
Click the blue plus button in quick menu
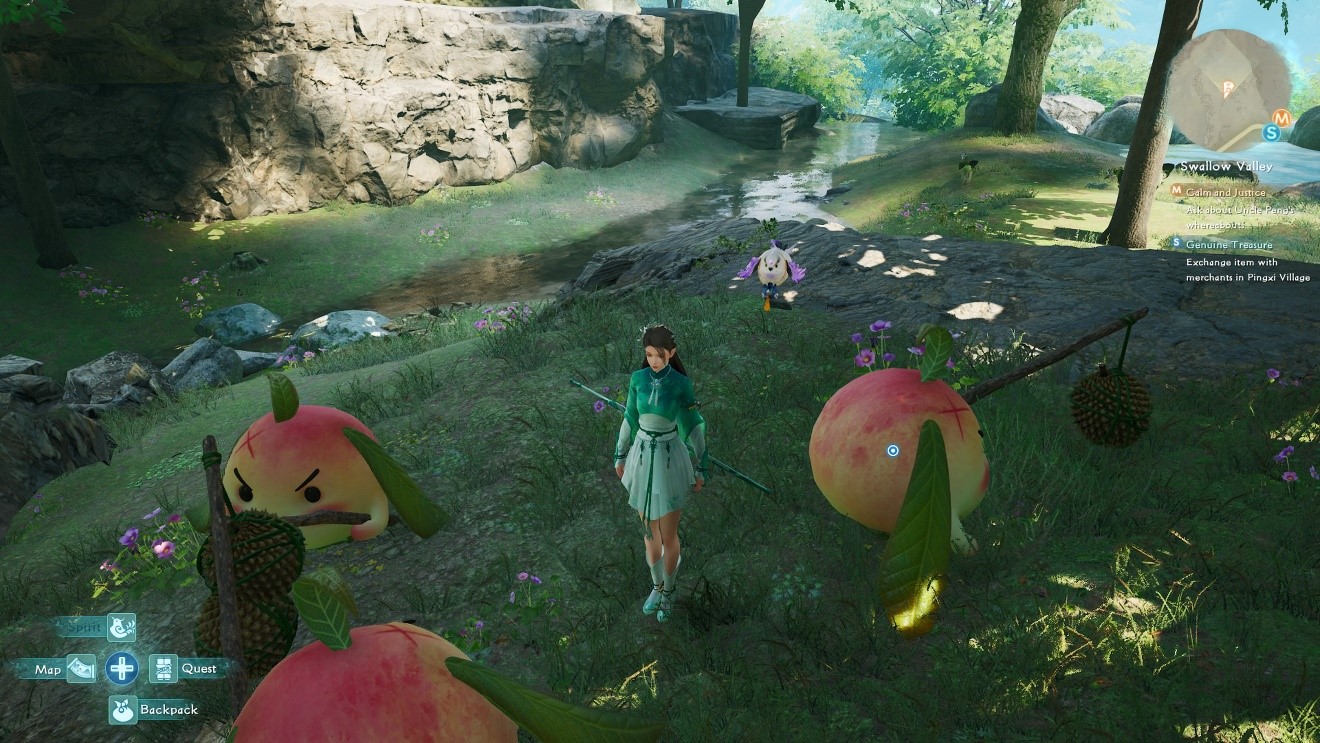click(x=122, y=668)
